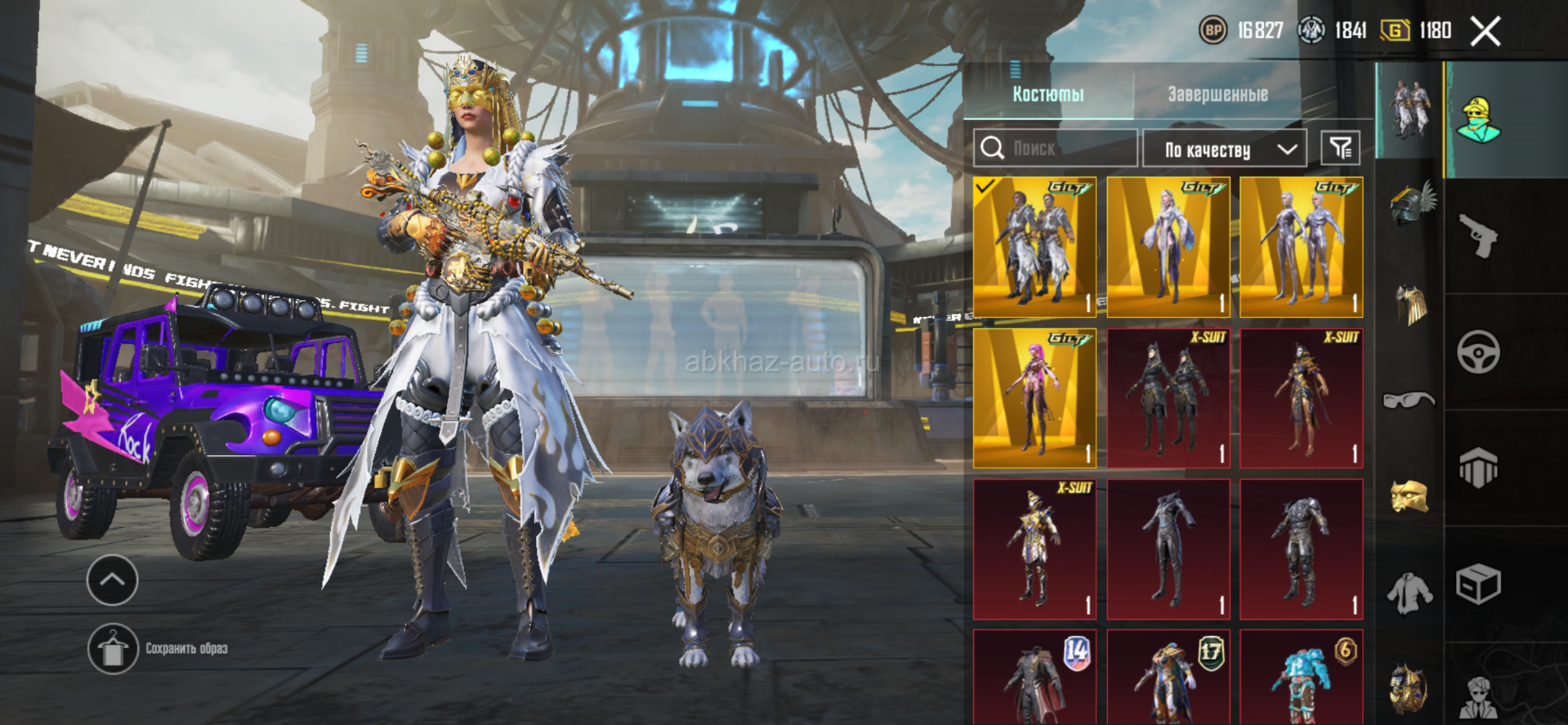Close the inventory screen with the X
Viewport: 1568px width, 725px height.
(x=1485, y=32)
